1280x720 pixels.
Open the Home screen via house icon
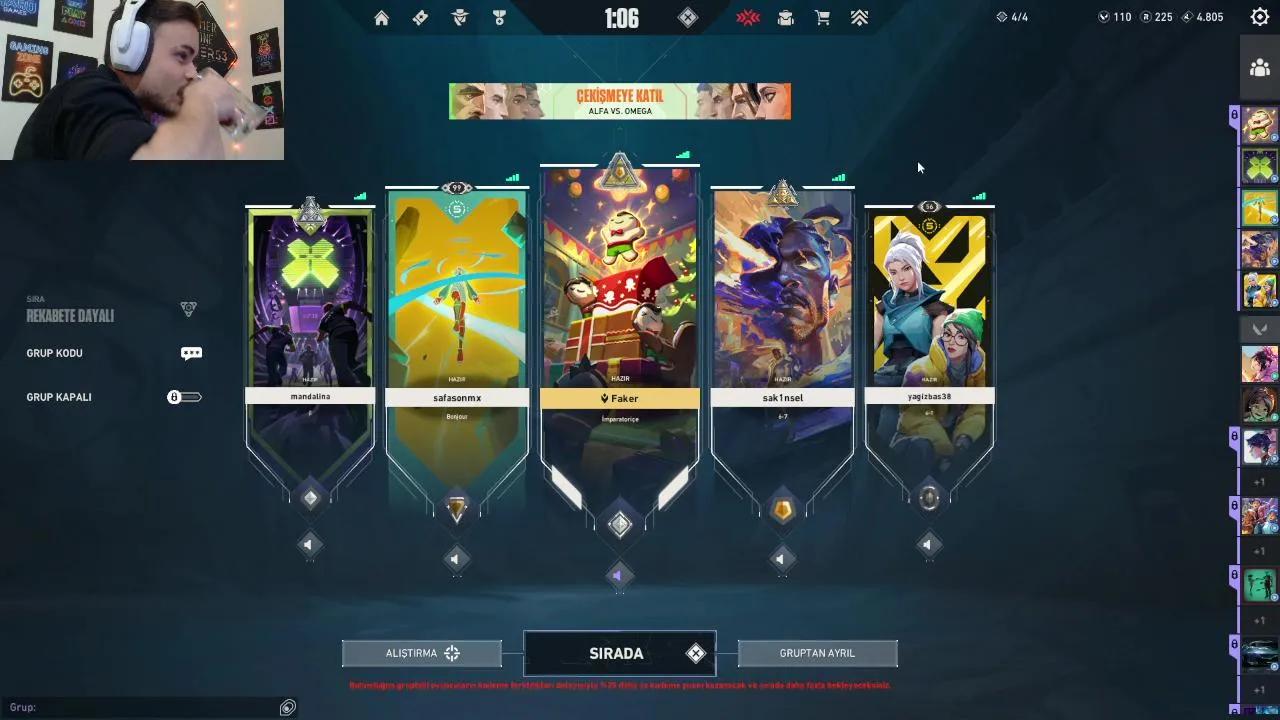(x=381, y=17)
